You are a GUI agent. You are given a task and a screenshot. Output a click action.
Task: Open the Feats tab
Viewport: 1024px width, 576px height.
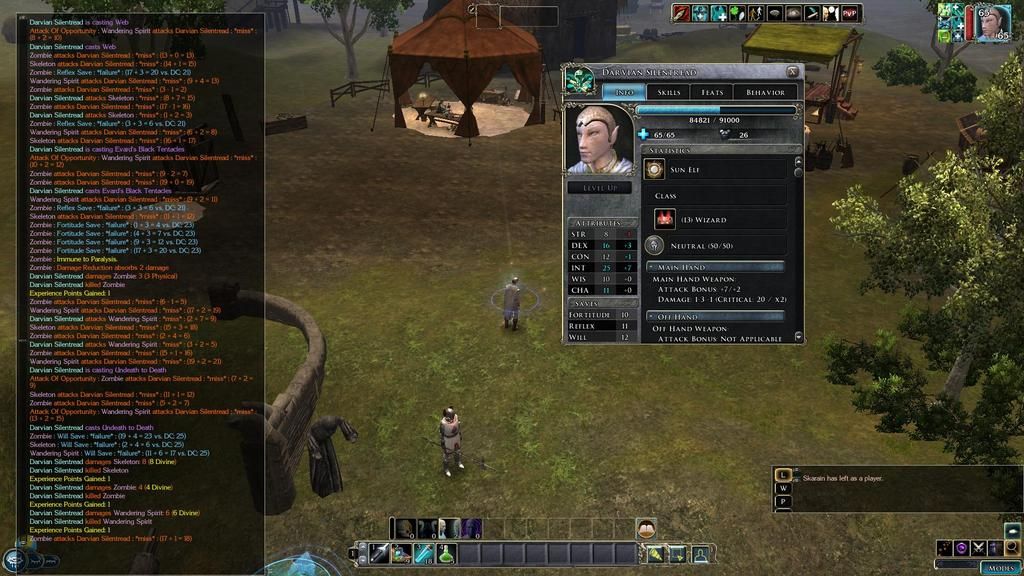click(x=712, y=92)
